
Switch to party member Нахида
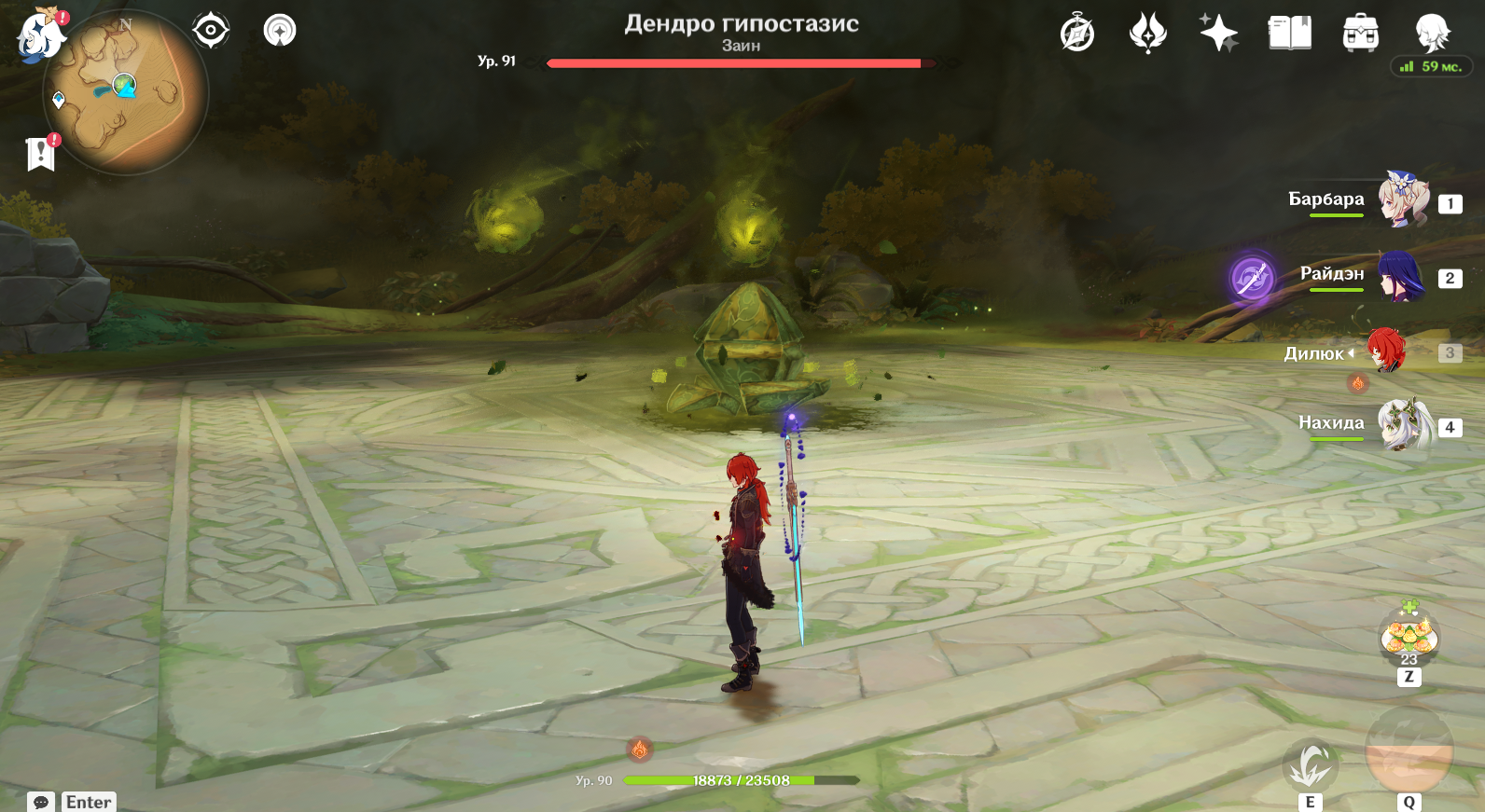coord(1405,425)
